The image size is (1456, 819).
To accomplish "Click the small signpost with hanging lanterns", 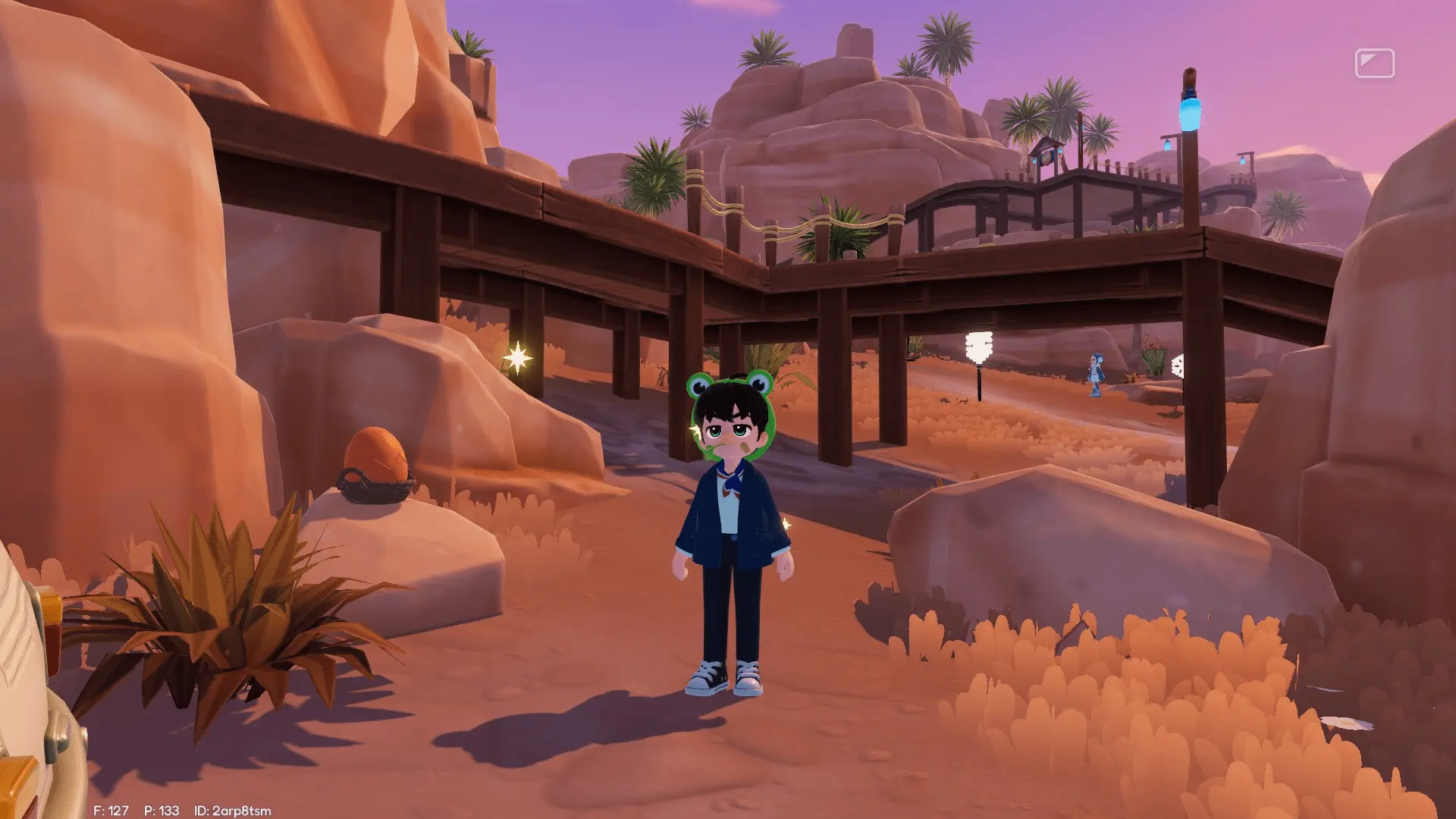I will (1046, 156).
